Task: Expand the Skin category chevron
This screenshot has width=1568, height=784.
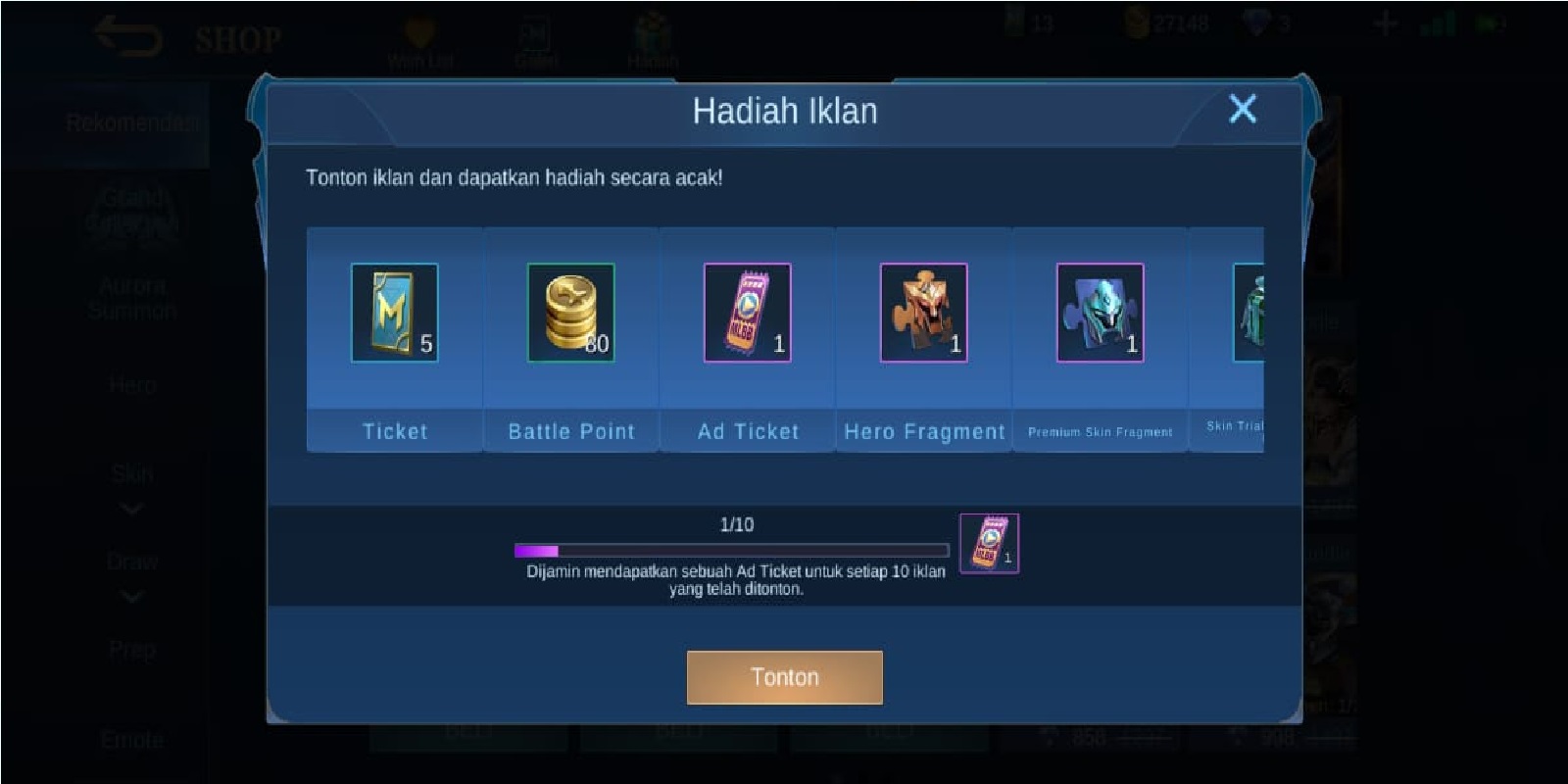Action: coord(130,508)
